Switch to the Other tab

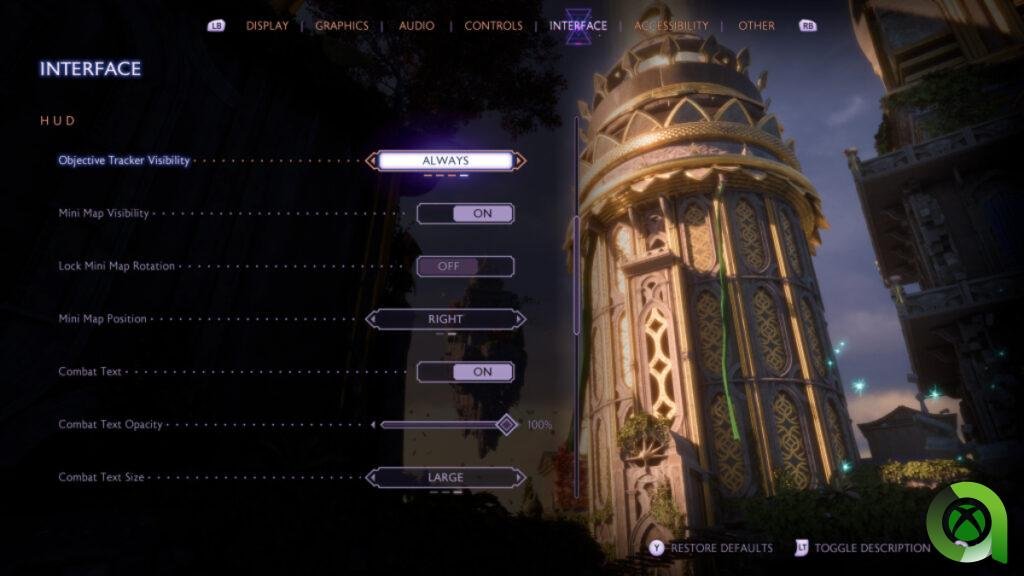click(x=756, y=26)
